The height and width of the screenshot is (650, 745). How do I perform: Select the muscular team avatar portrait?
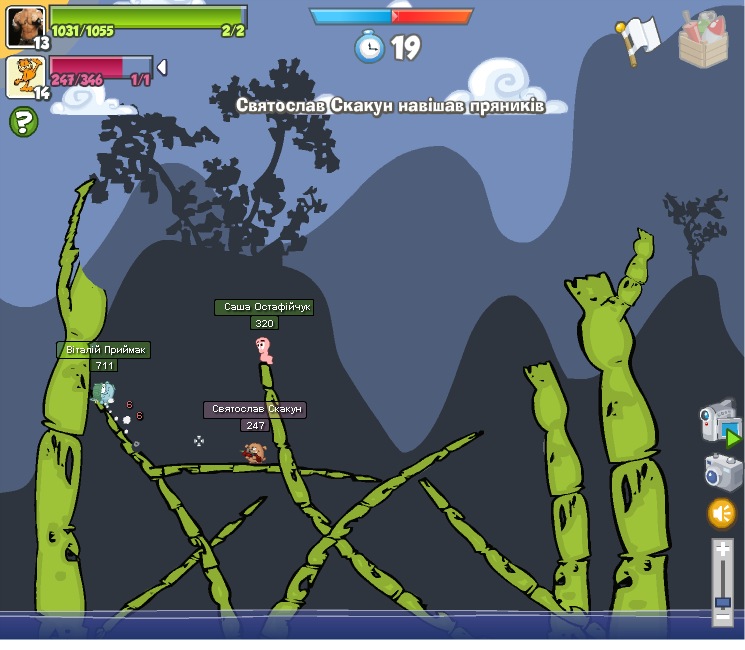tap(25, 26)
